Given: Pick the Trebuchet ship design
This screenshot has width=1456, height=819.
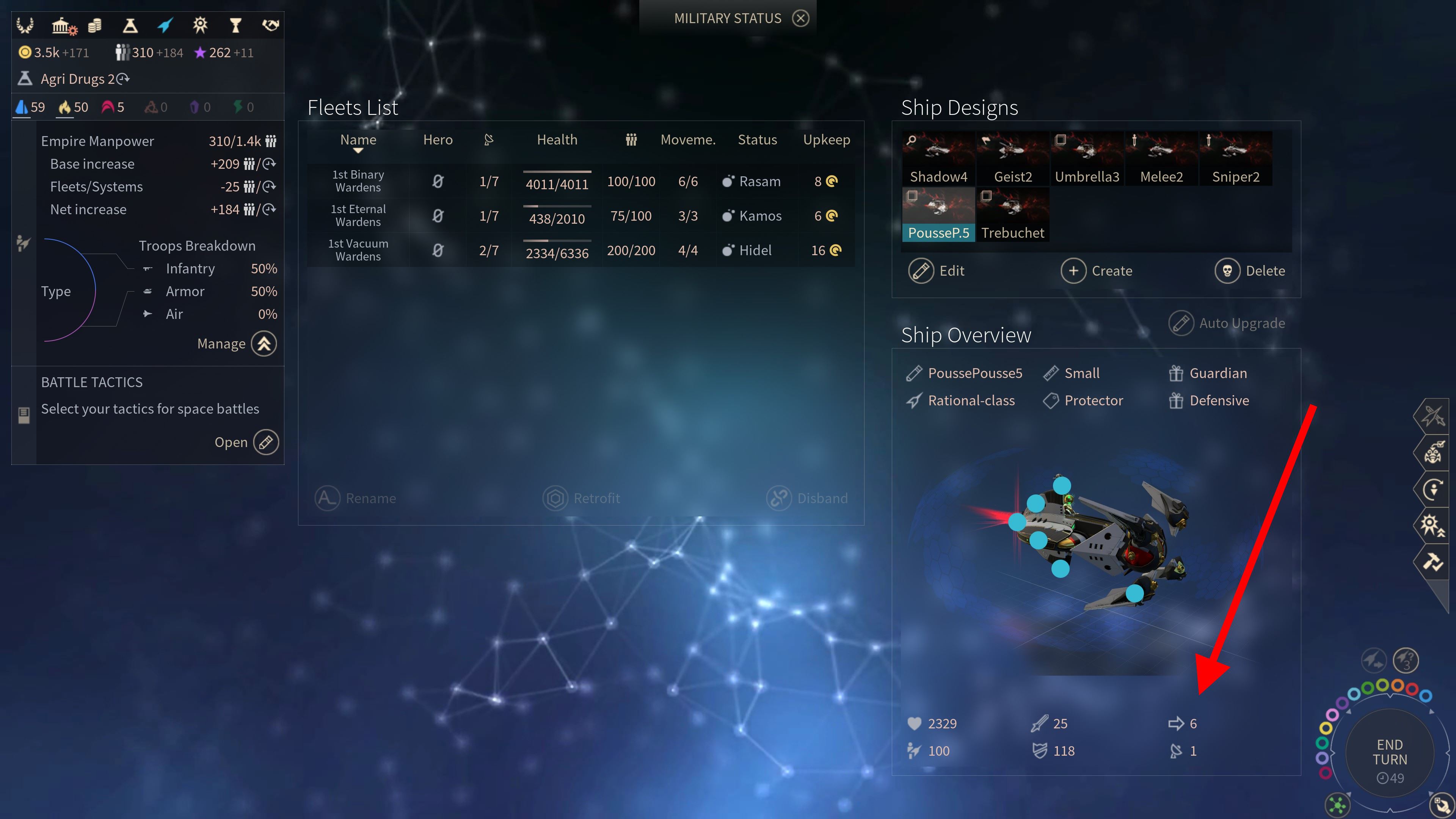Looking at the screenshot, I should 1012,215.
